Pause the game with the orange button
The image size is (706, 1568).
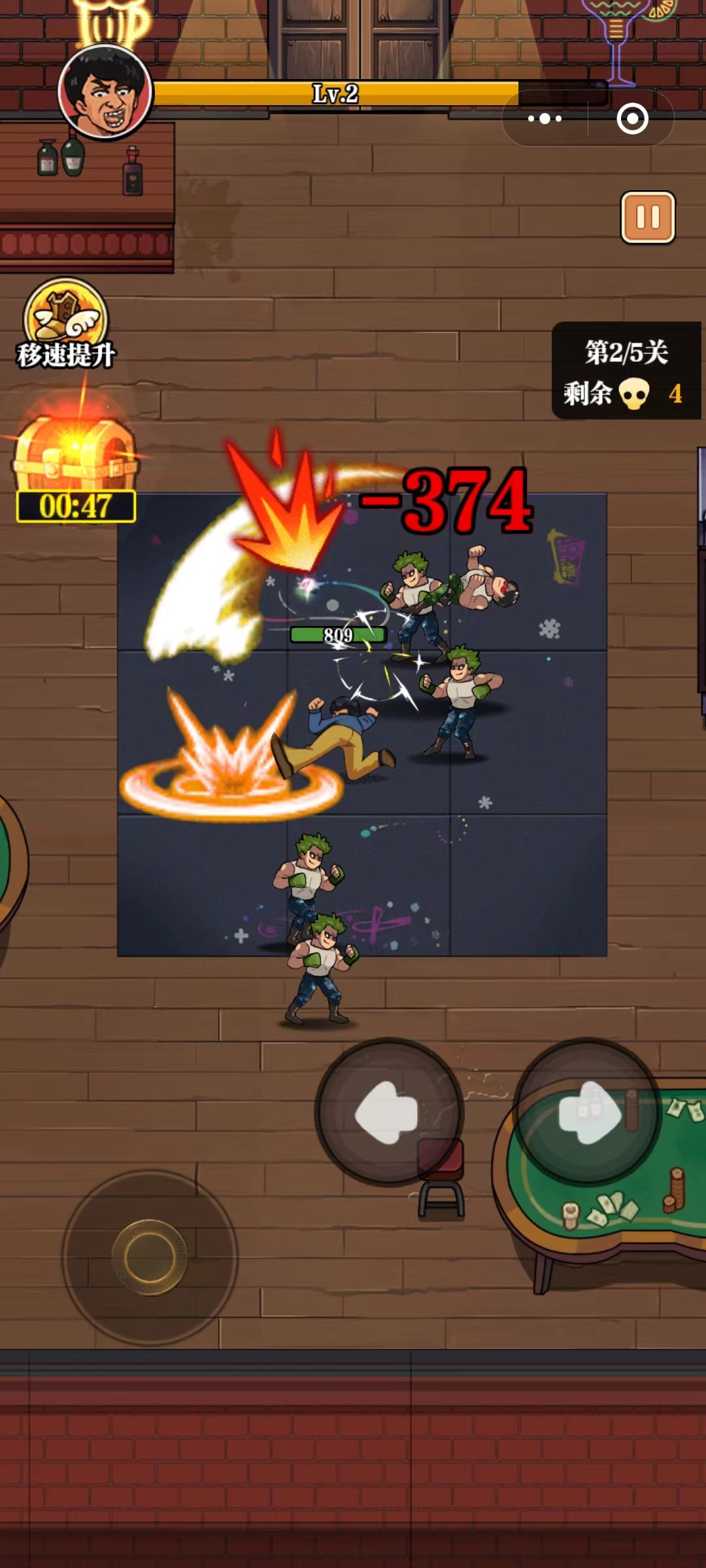point(647,218)
